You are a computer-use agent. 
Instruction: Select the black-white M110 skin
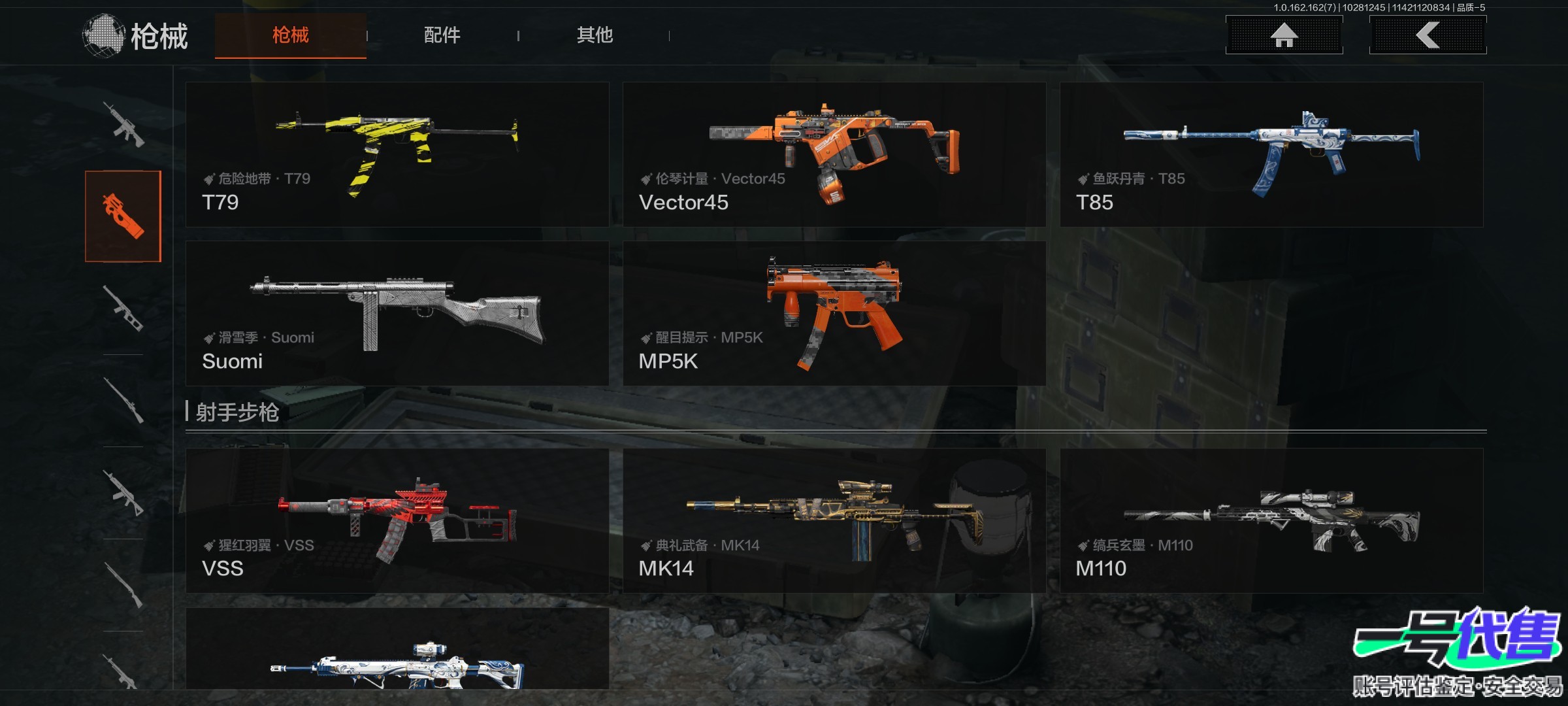[x=1271, y=520]
